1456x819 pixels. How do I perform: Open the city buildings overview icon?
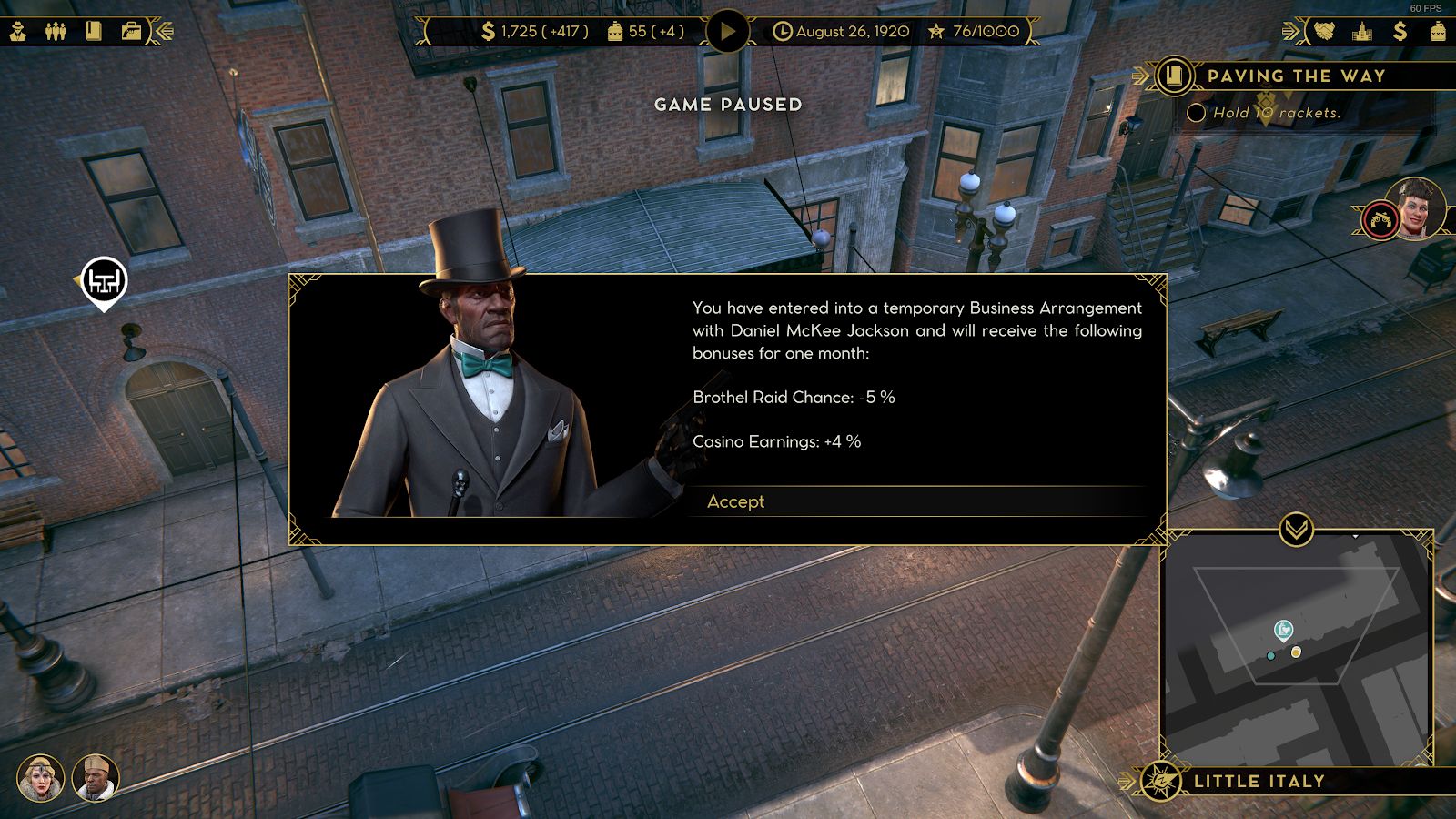tap(1362, 32)
